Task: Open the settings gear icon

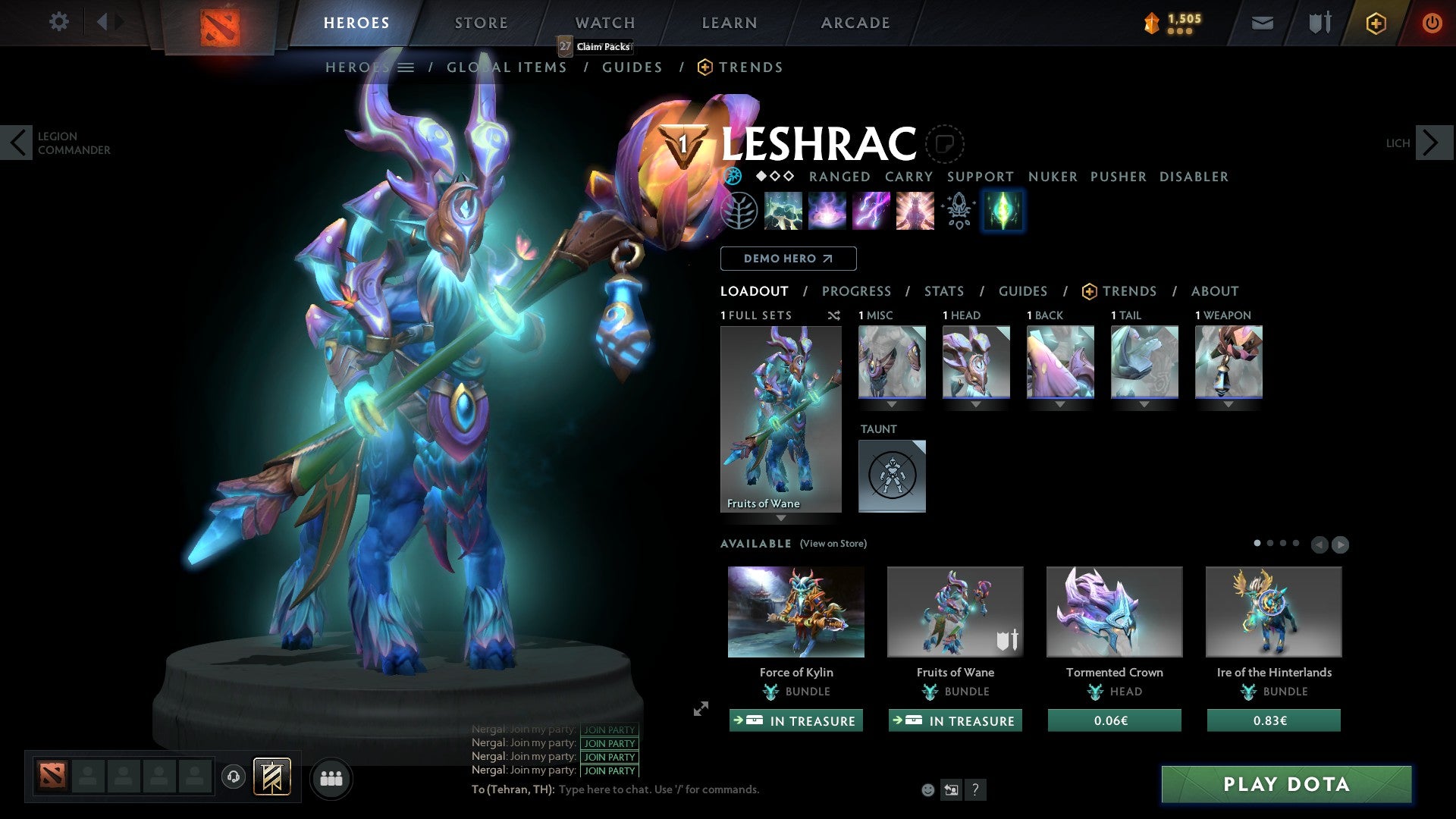Action: [x=59, y=21]
